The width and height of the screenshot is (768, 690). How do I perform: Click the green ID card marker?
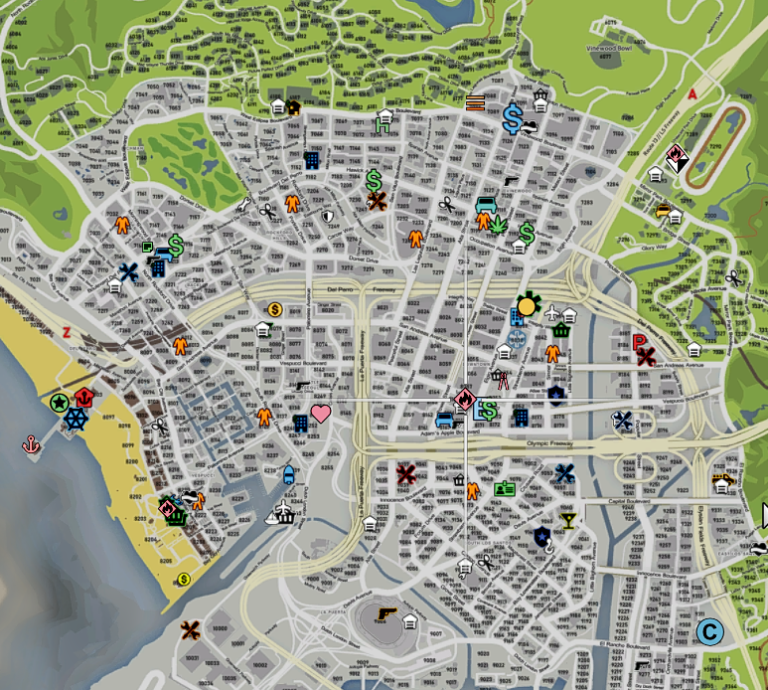point(505,490)
